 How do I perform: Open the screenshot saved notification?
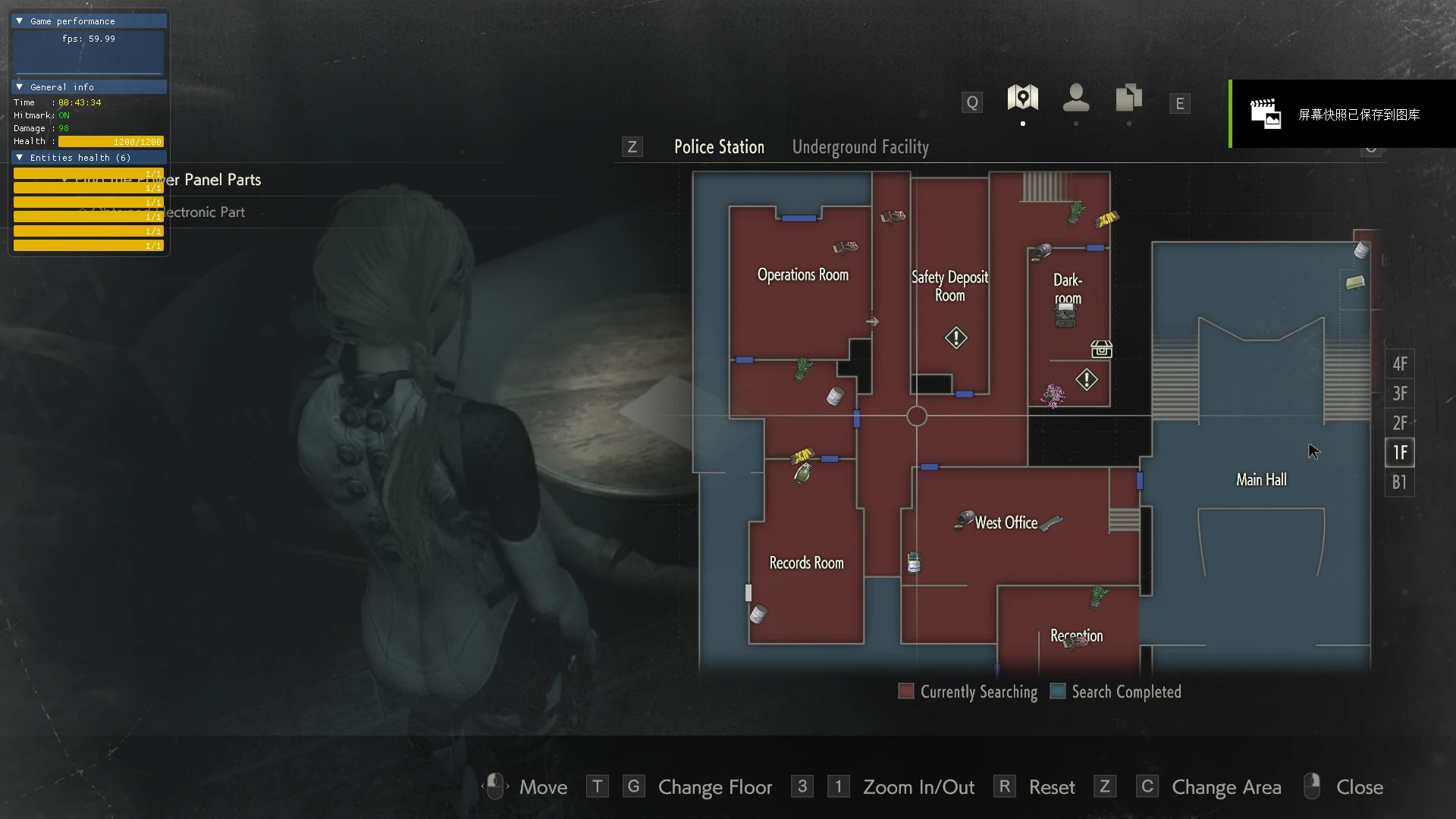coord(1342,115)
